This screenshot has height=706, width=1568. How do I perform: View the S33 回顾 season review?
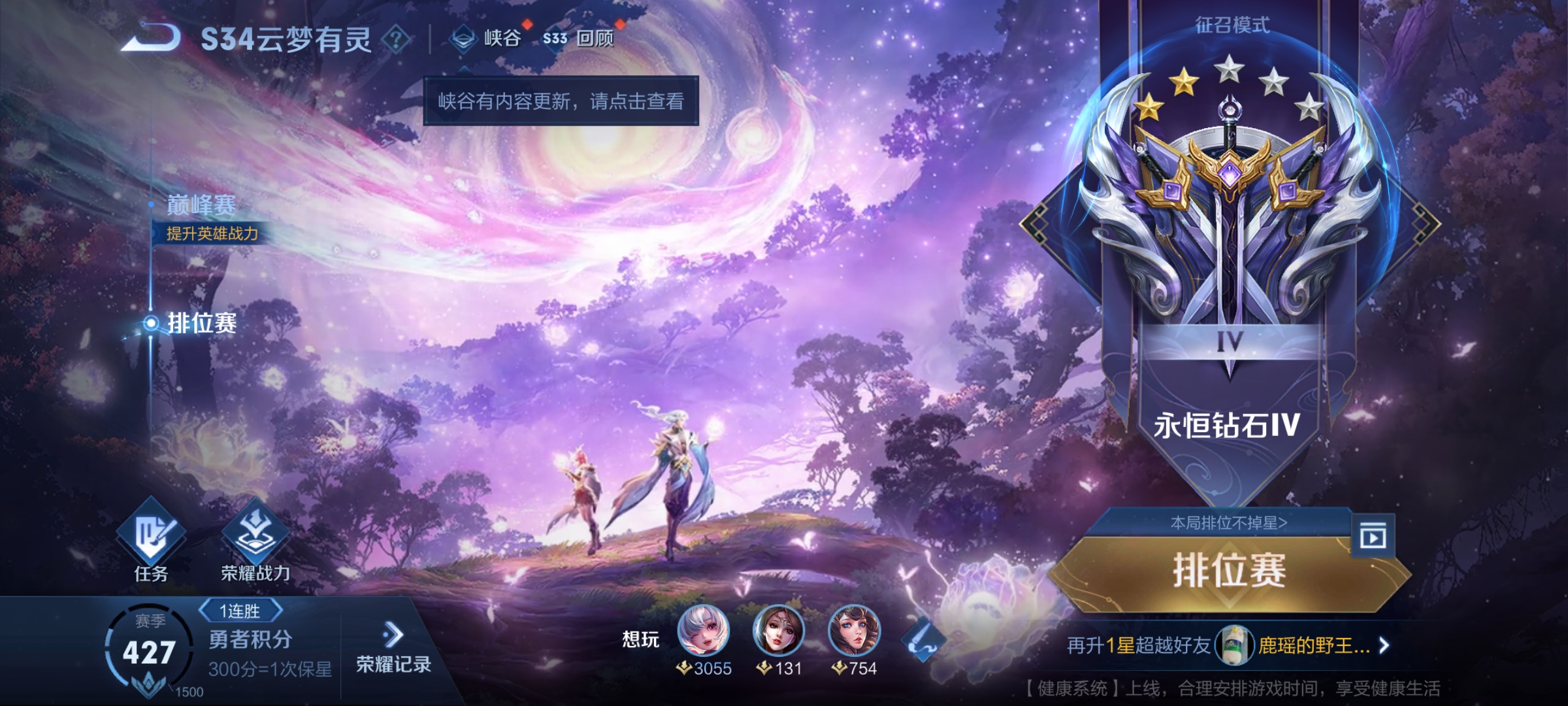[580, 39]
